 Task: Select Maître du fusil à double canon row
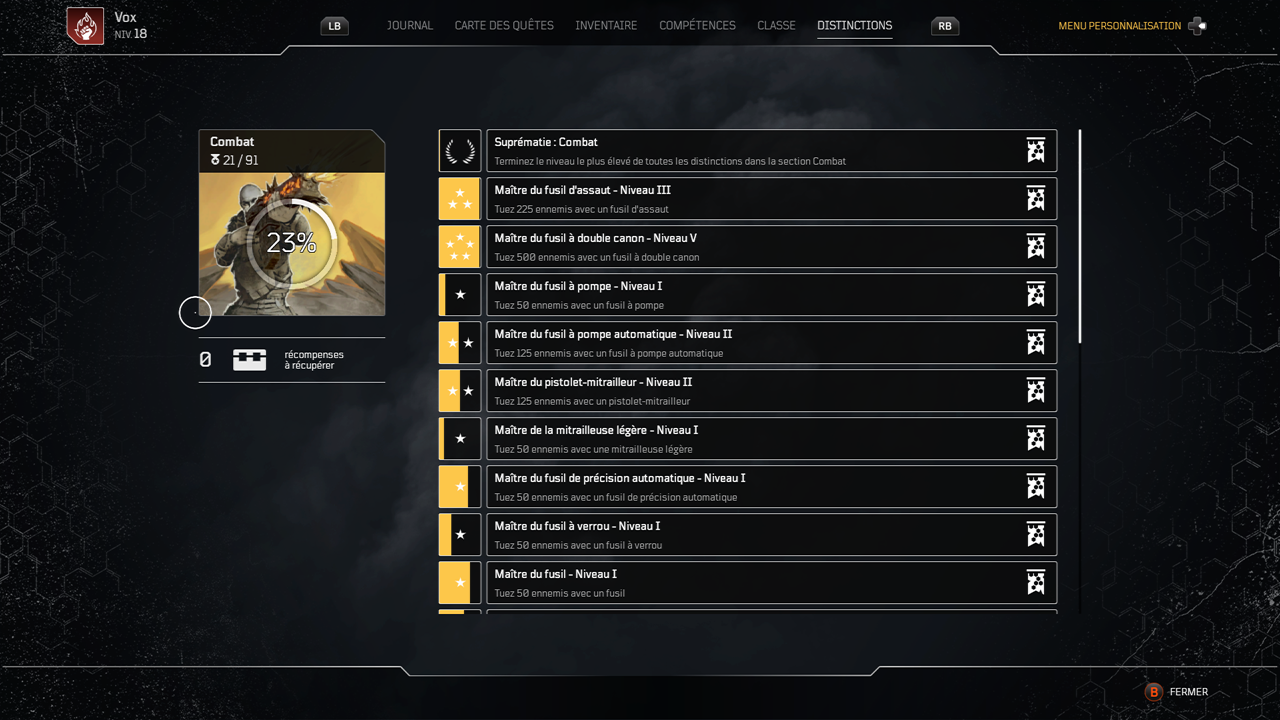(771, 247)
